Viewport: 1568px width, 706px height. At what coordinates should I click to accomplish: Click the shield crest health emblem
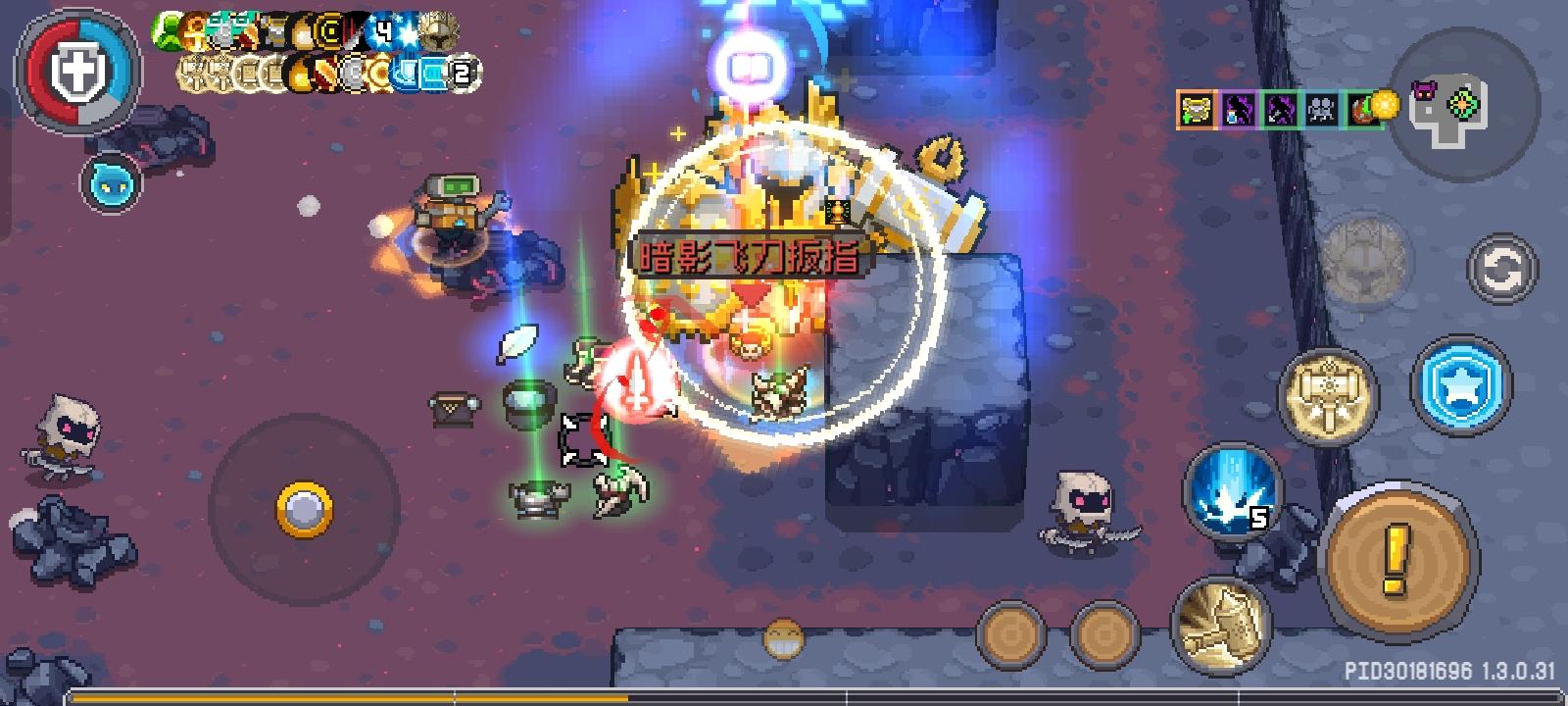click(x=78, y=71)
